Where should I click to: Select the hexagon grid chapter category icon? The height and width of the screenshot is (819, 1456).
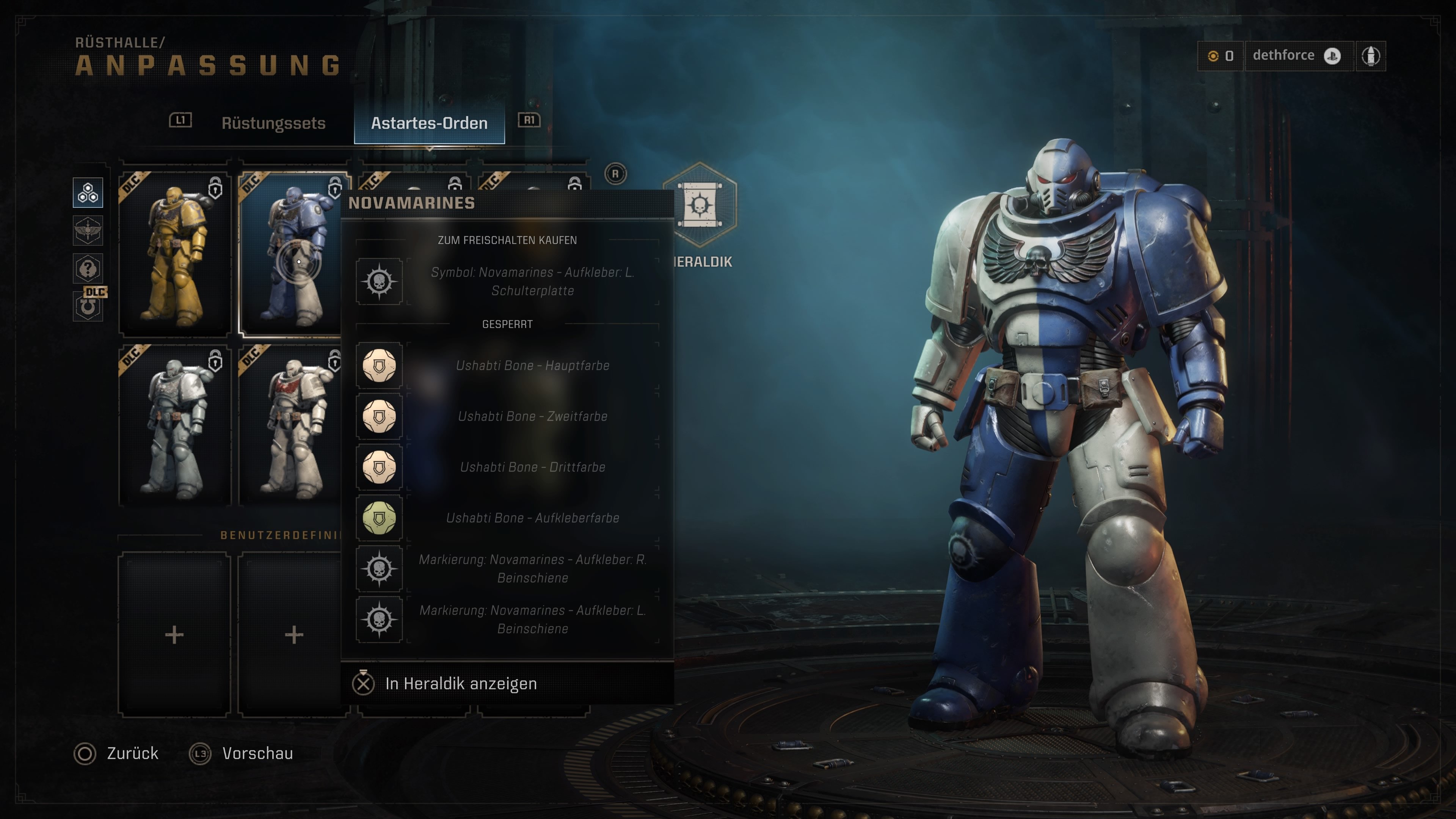pyautogui.click(x=88, y=192)
